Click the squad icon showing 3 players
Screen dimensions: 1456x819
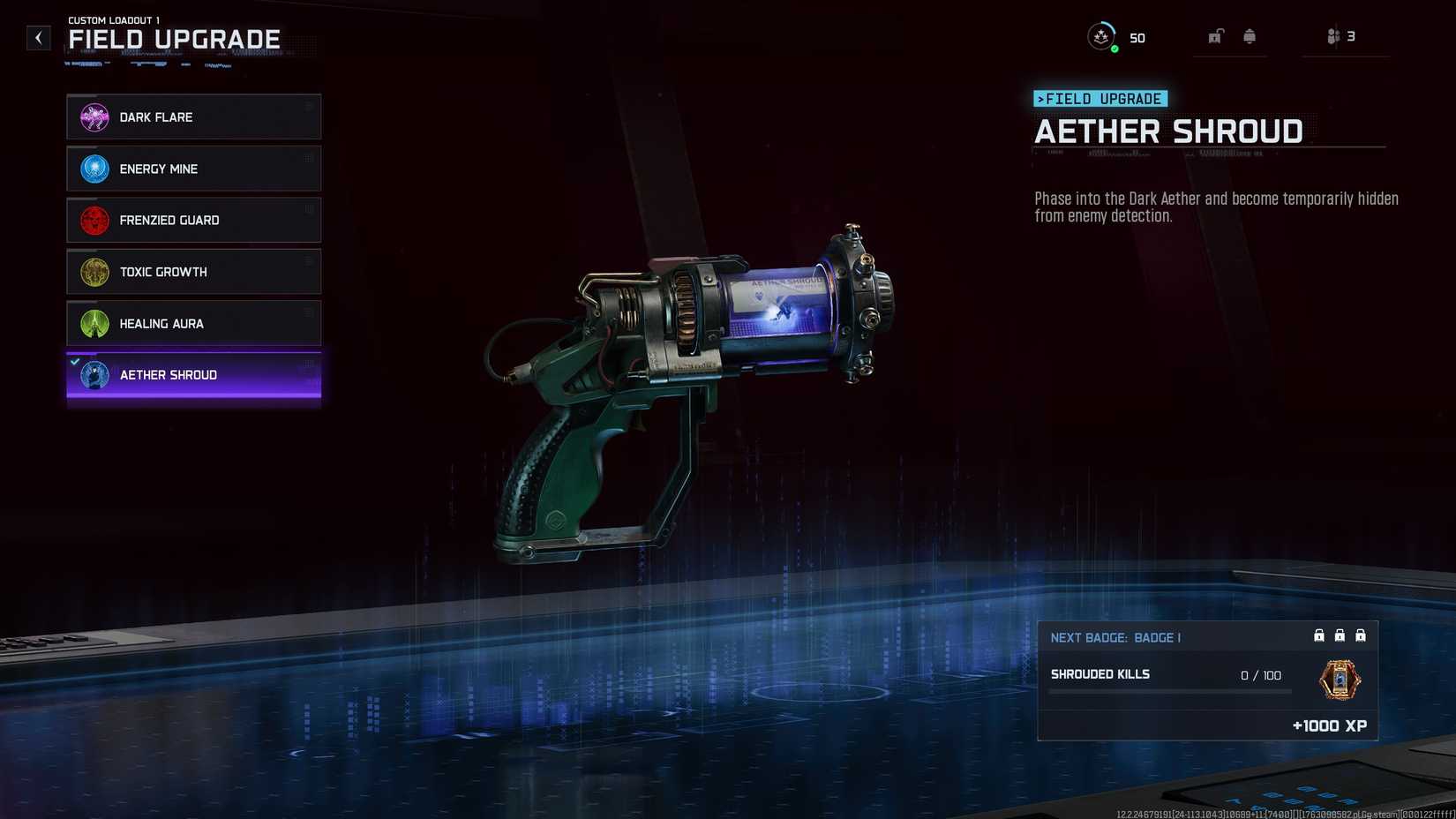pos(1335,35)
